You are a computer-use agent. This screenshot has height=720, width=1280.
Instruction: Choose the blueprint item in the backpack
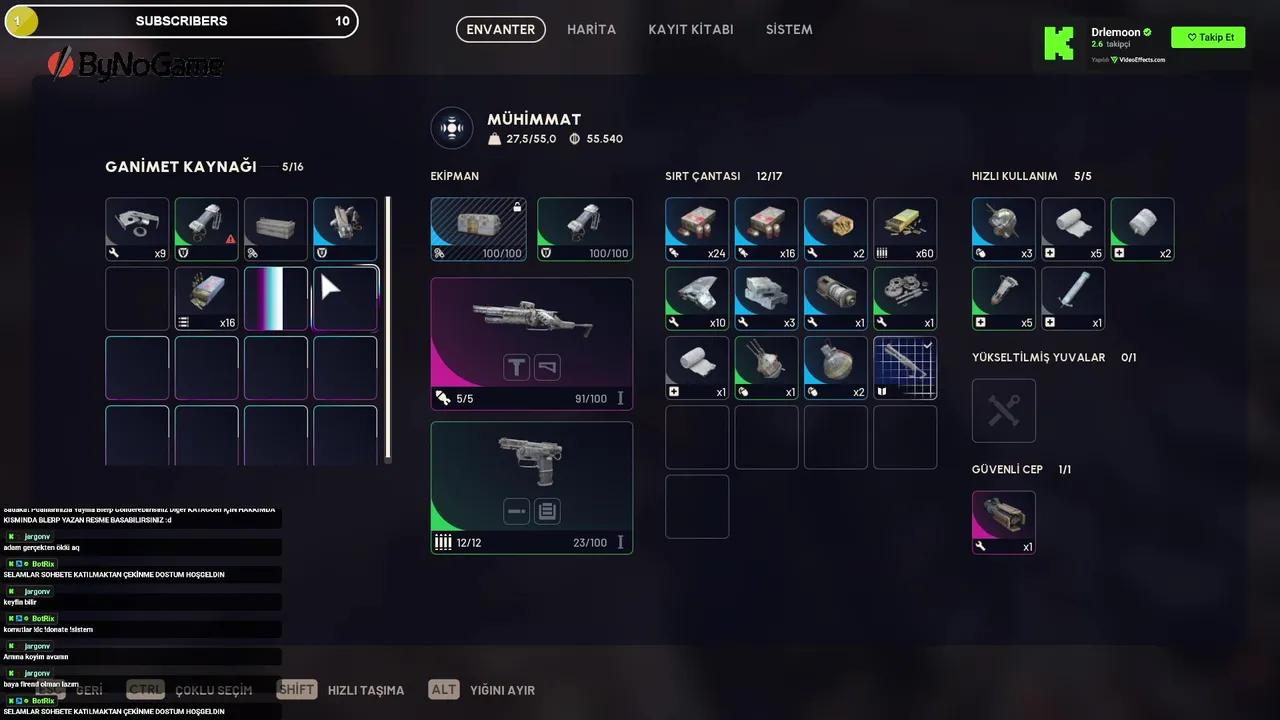(905, 367)
